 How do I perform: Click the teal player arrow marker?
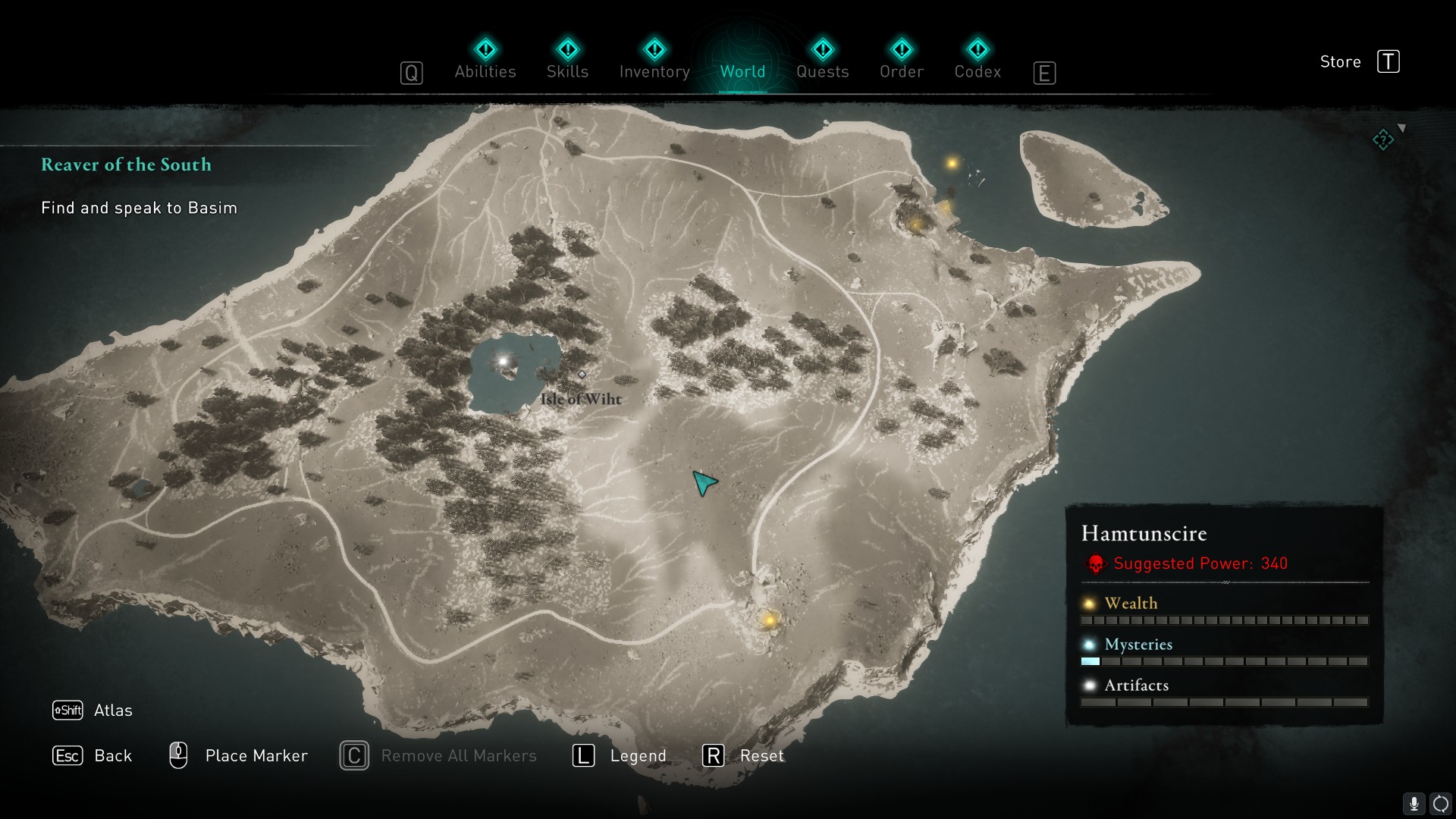point(704,482)
